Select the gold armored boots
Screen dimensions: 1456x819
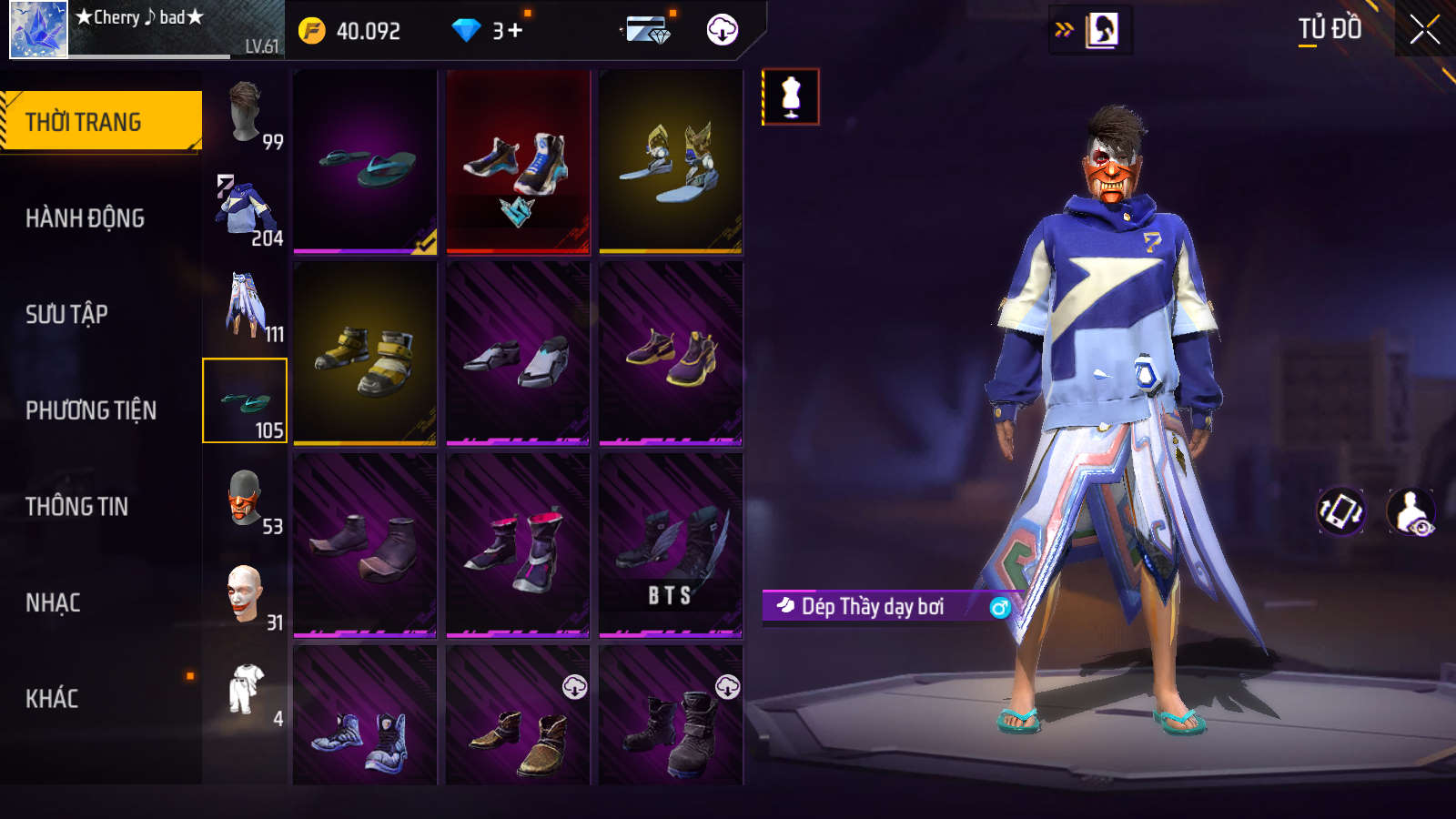point(365,354)
